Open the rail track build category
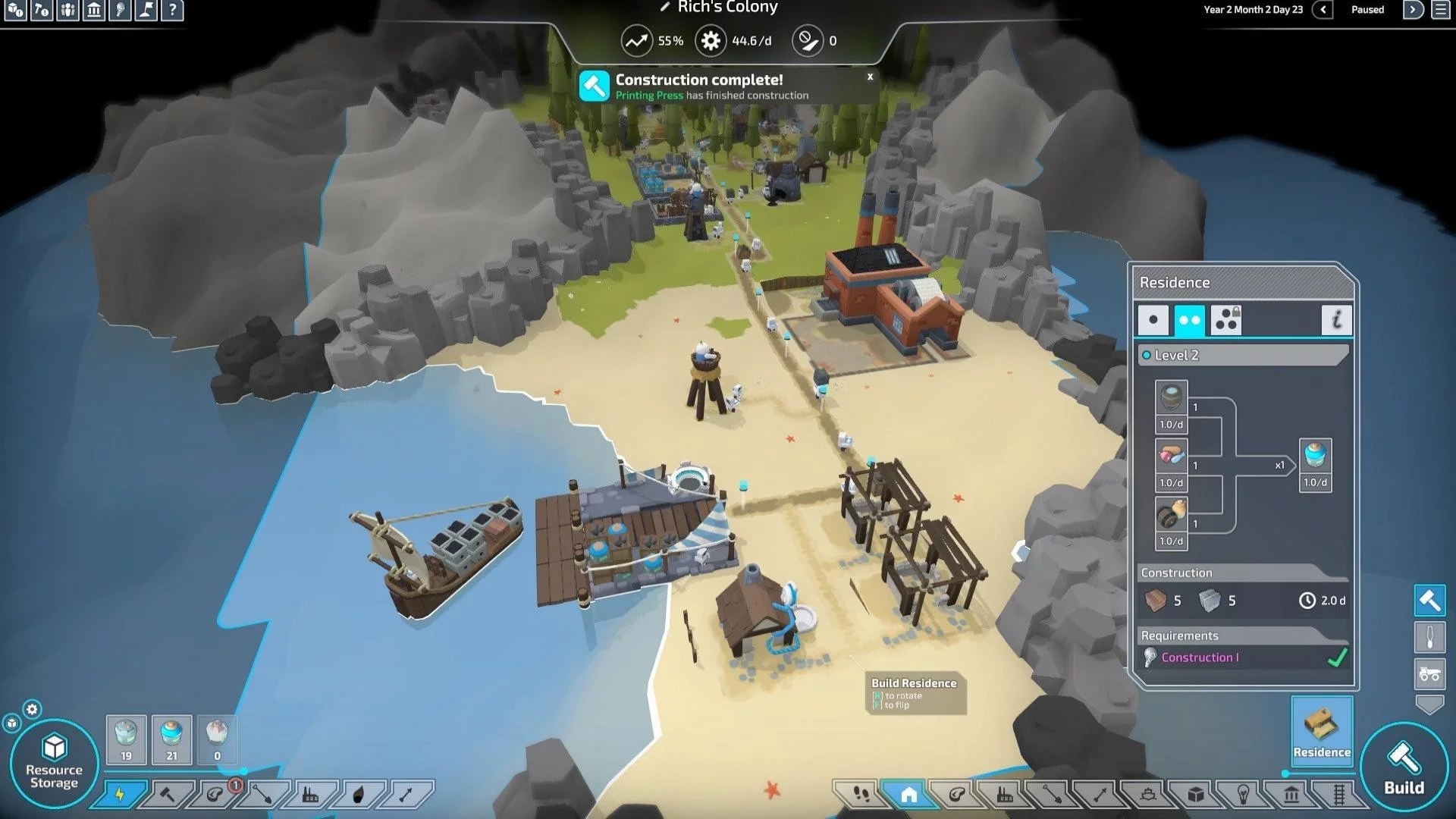The height and width of the screenshot is (819, 1456). point(1338,794)
